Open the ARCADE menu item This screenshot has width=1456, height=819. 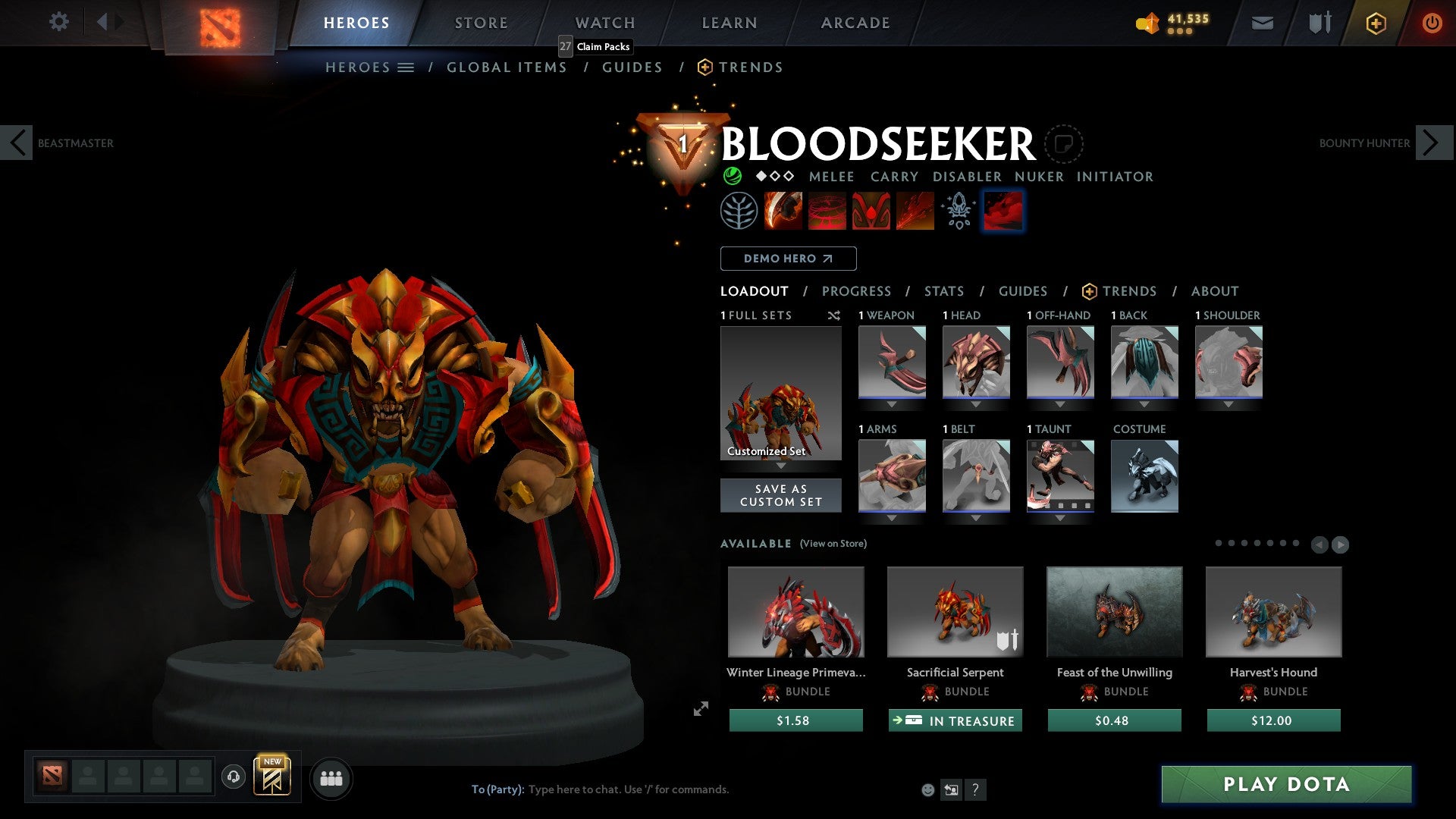[855, 23]
